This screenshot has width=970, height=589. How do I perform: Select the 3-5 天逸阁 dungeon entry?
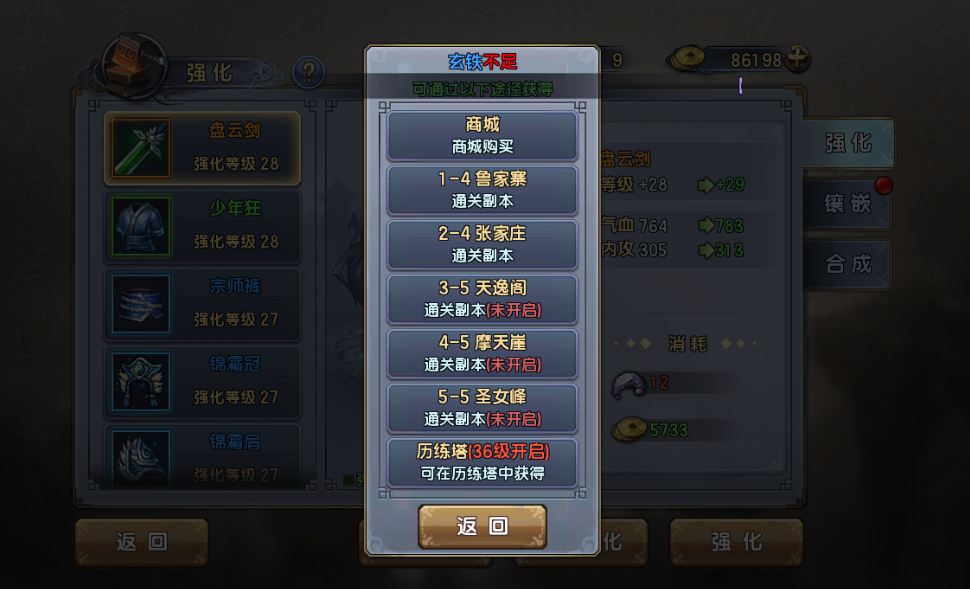click(x=482, y=299)
